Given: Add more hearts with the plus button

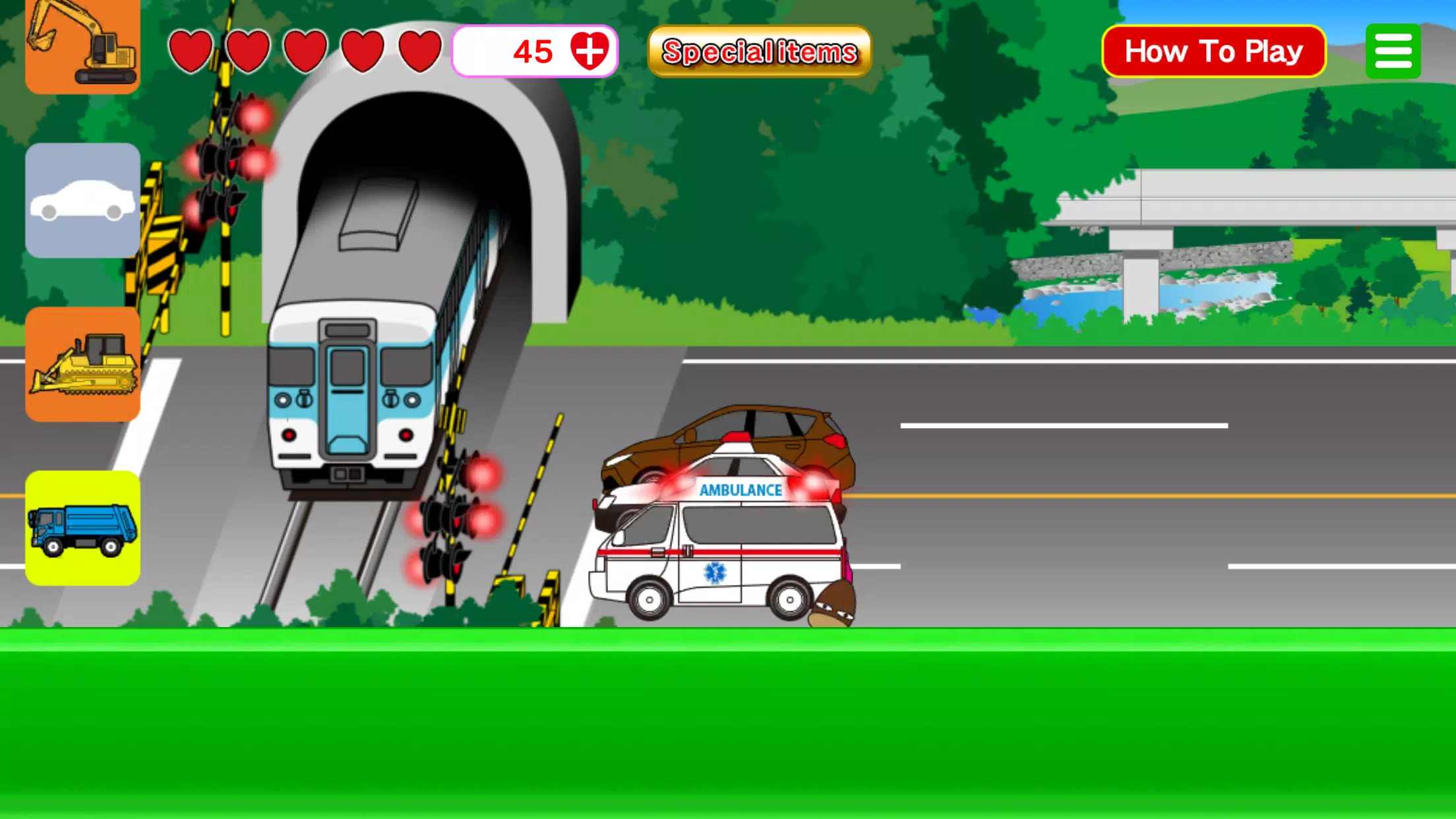Looking at the screenshot, I should point(588,51).
